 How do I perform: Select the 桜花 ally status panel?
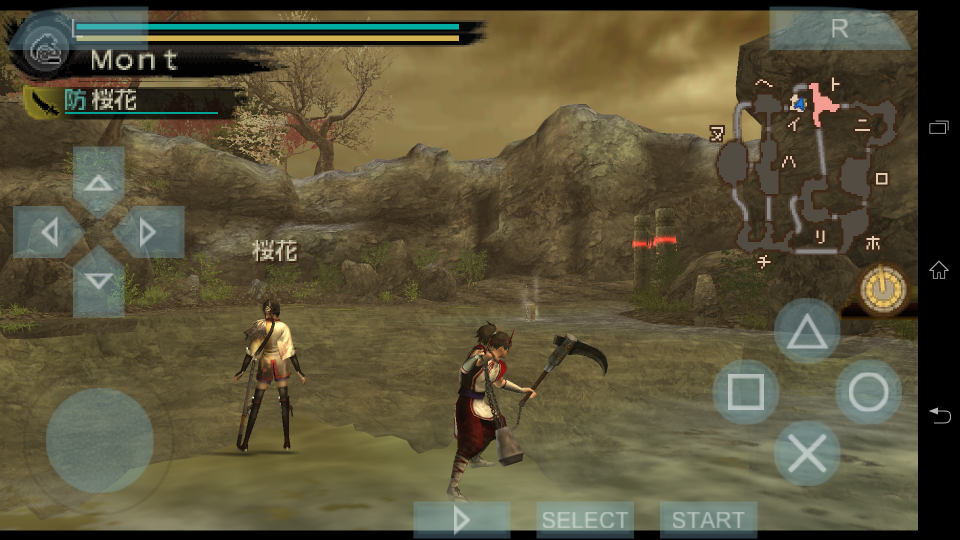pos(130,101)
